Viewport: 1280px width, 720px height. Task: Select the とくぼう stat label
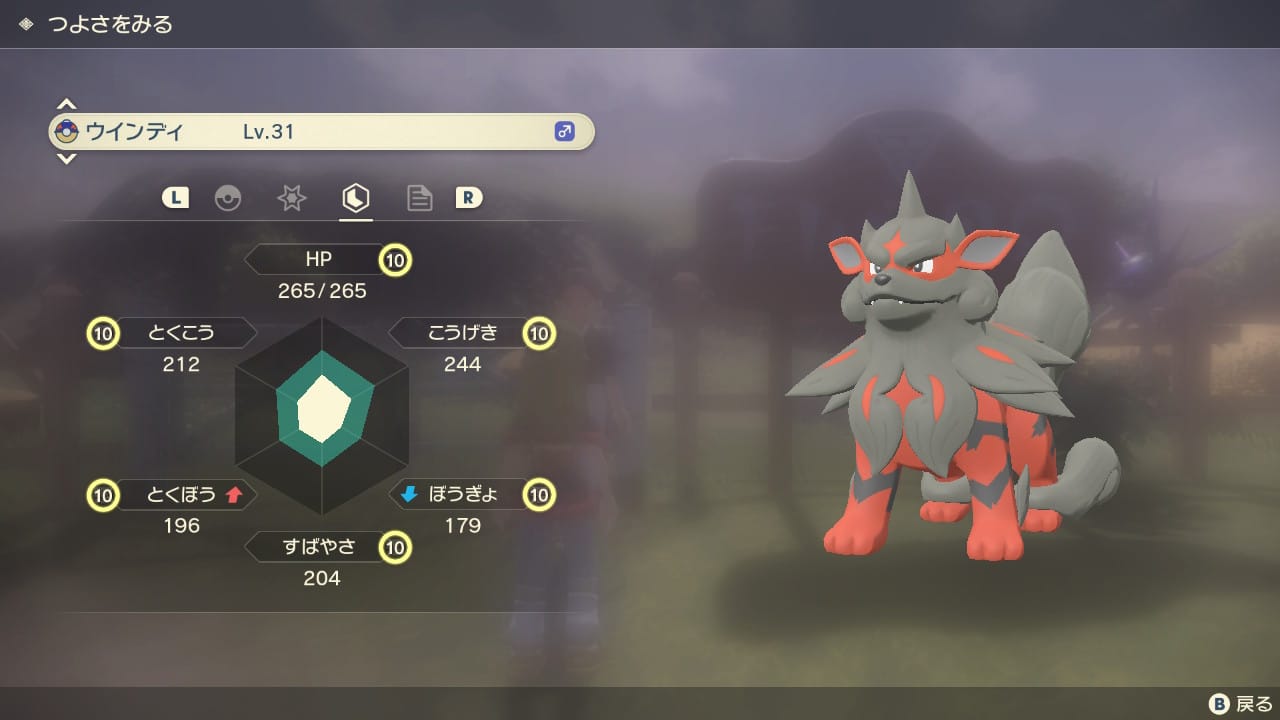click(182, 494)
